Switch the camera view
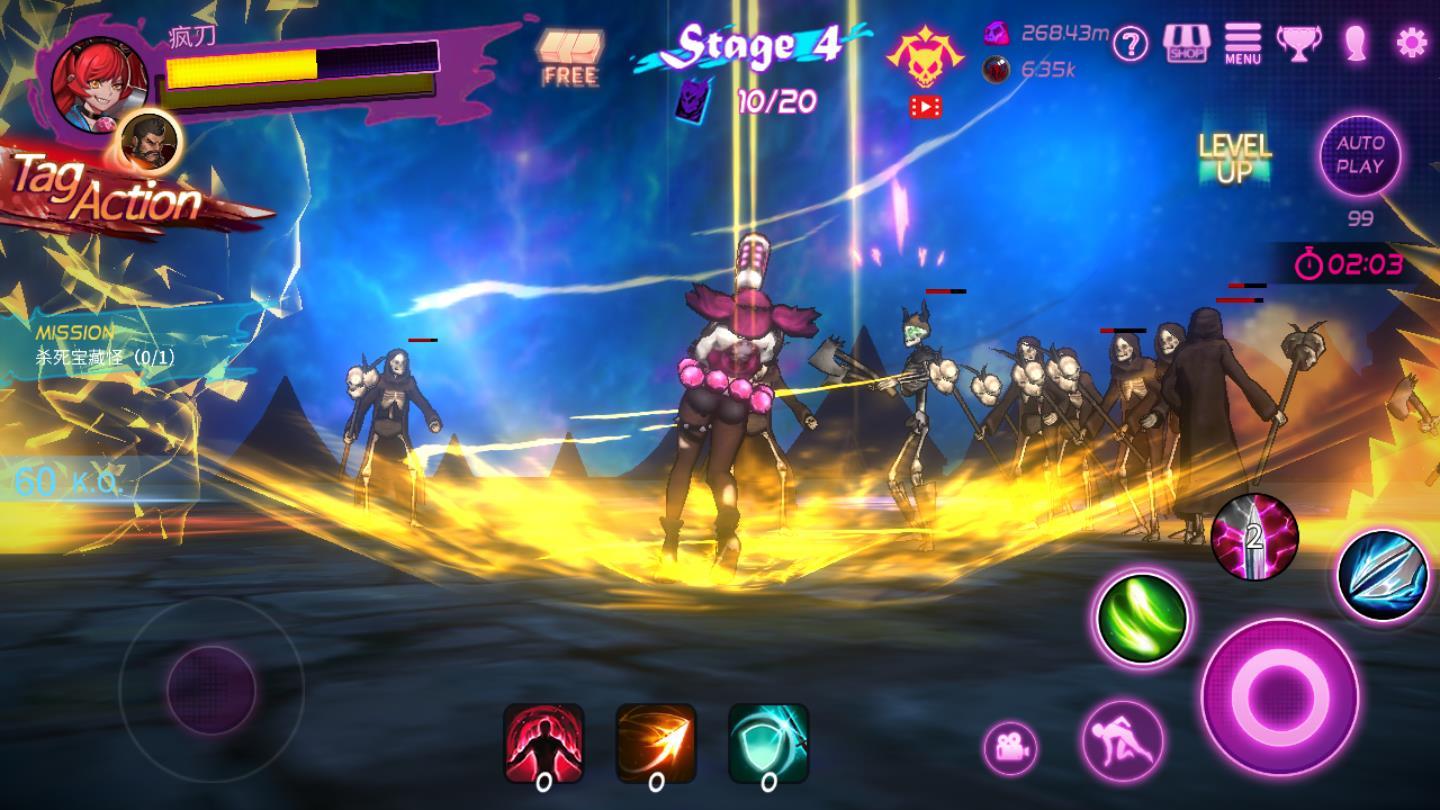Viewport: 1440px width, 810px height. 1010,748
